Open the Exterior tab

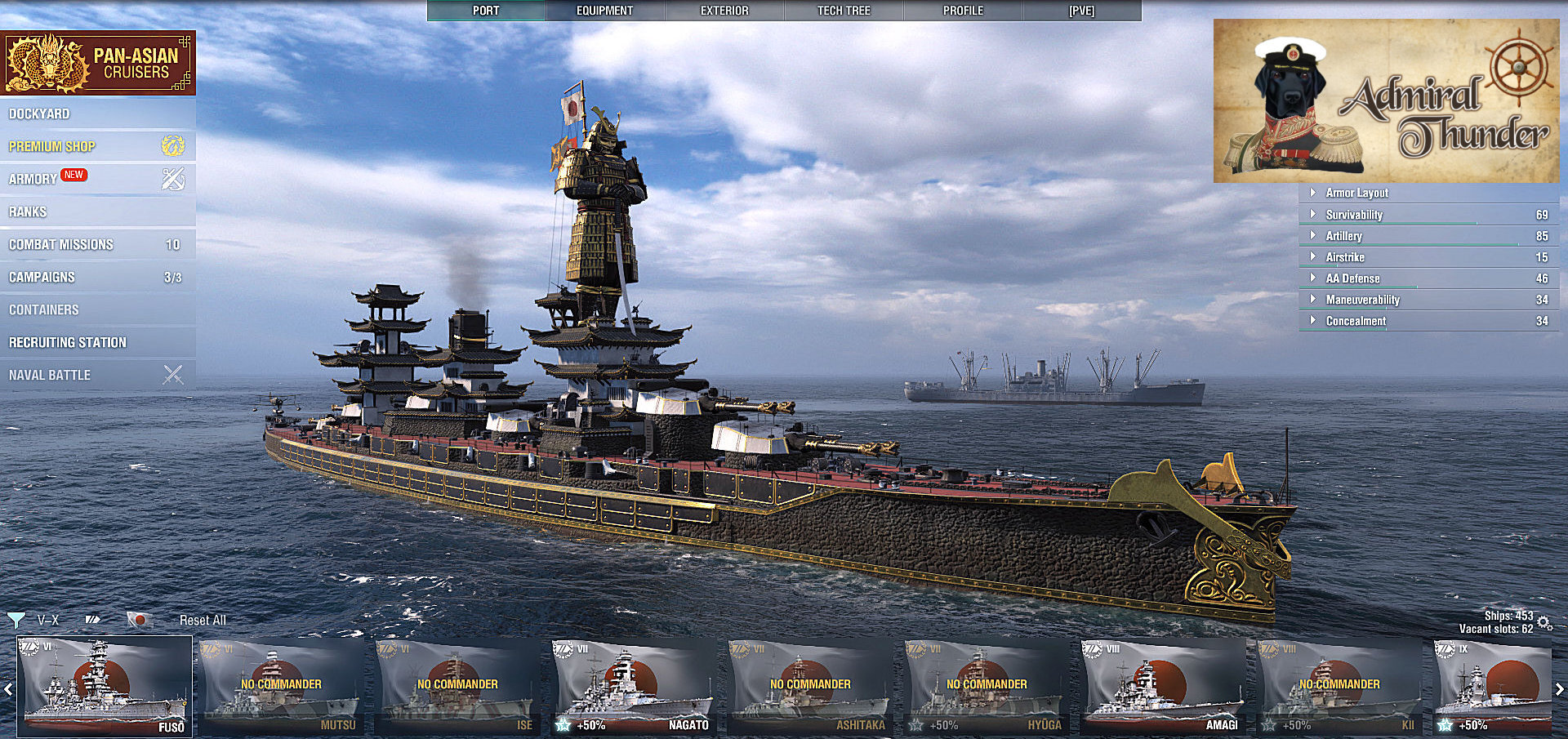(724, 11)
